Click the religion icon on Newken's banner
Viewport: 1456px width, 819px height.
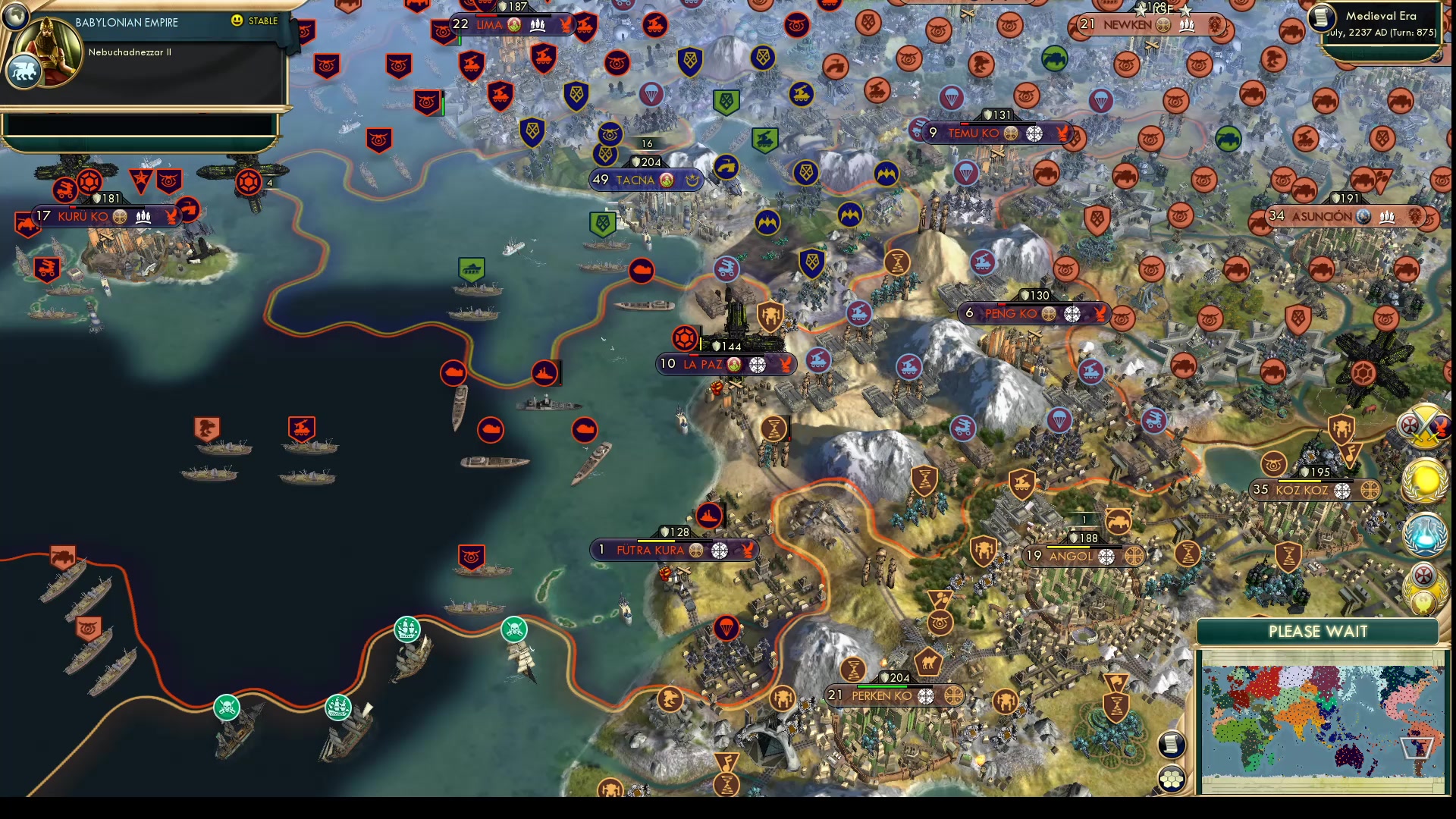[x=1163, y=24]
